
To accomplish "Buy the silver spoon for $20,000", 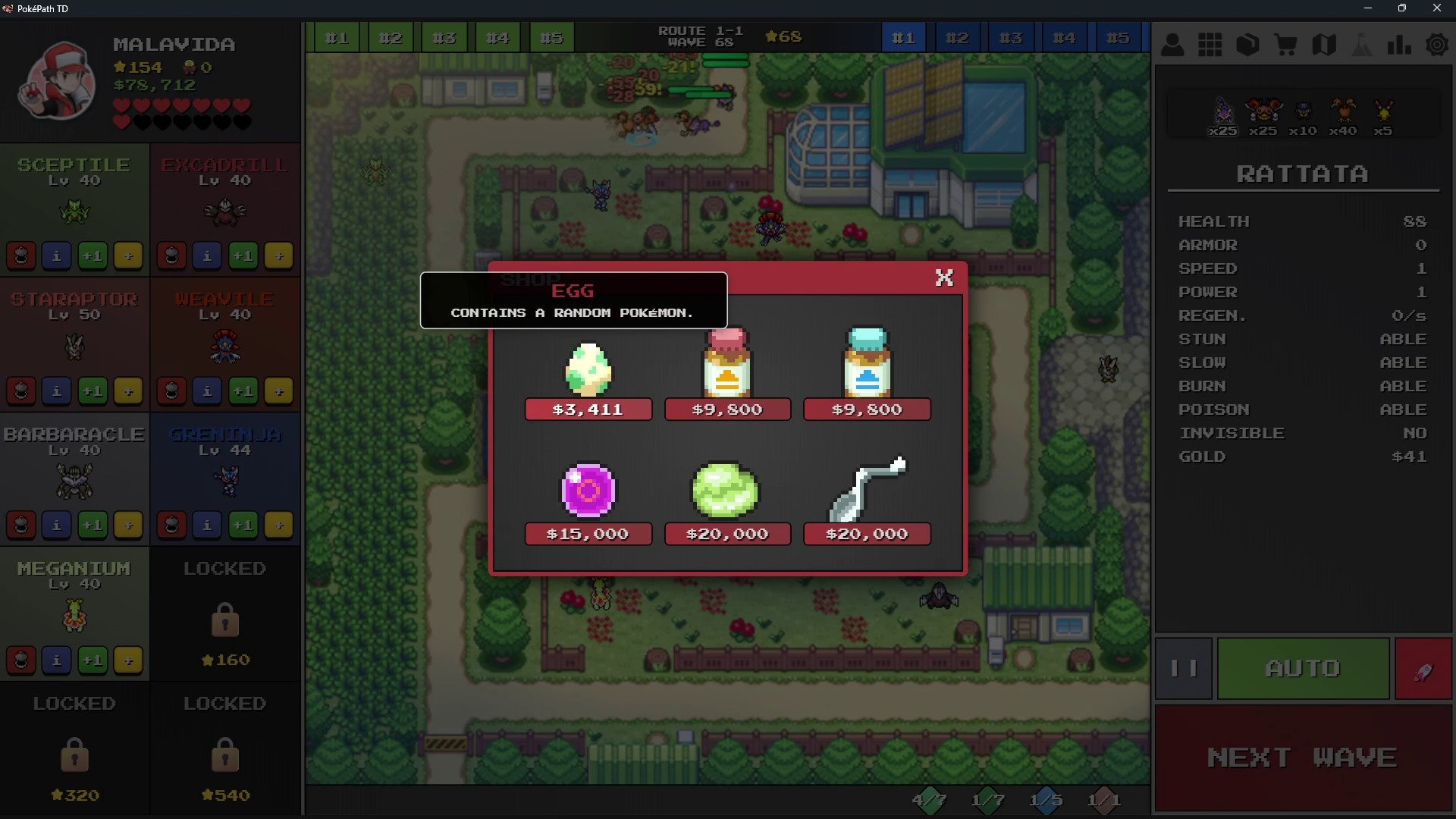I will click(x=867, y=534).
